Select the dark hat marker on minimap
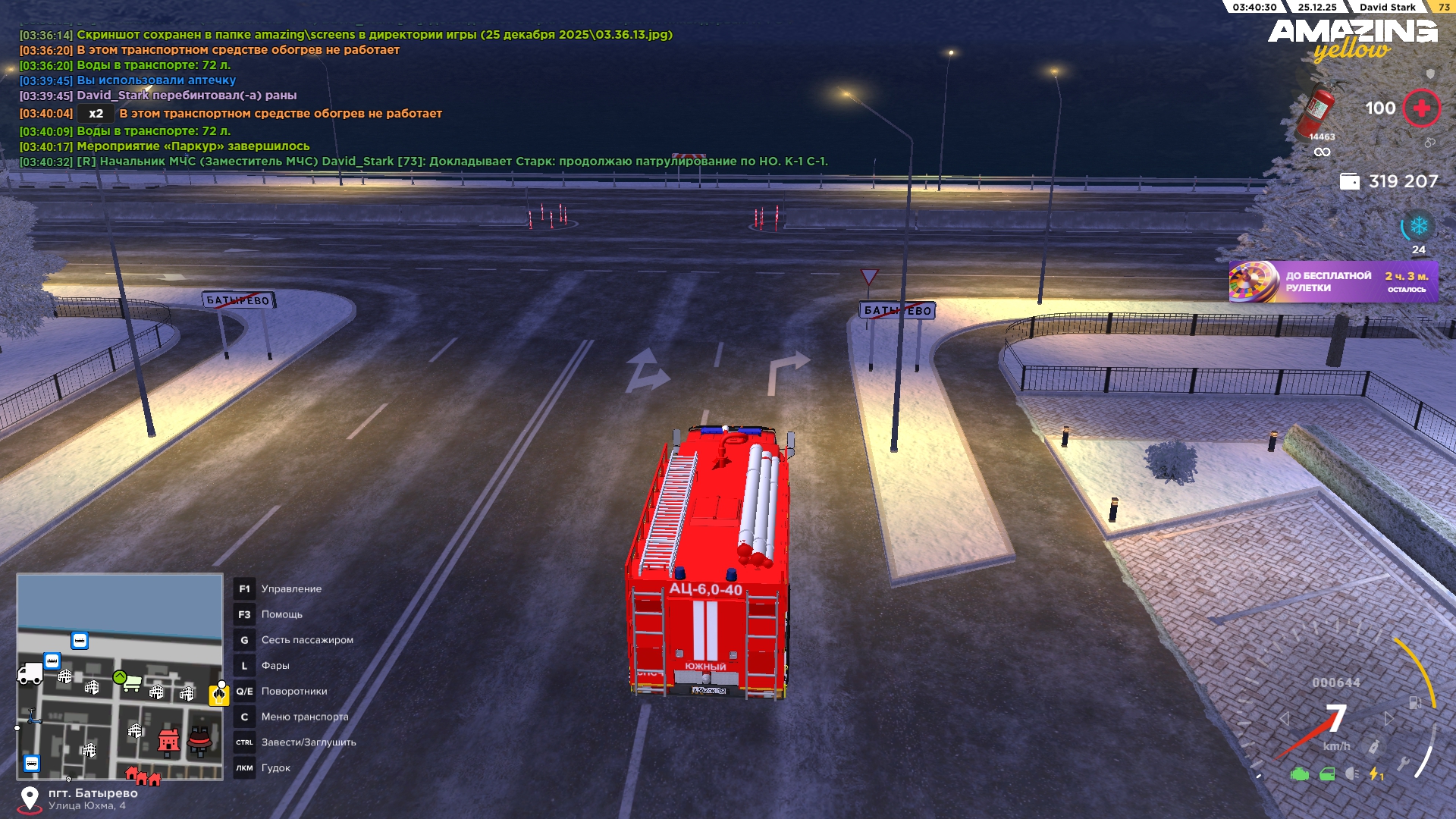 point(199,740)
